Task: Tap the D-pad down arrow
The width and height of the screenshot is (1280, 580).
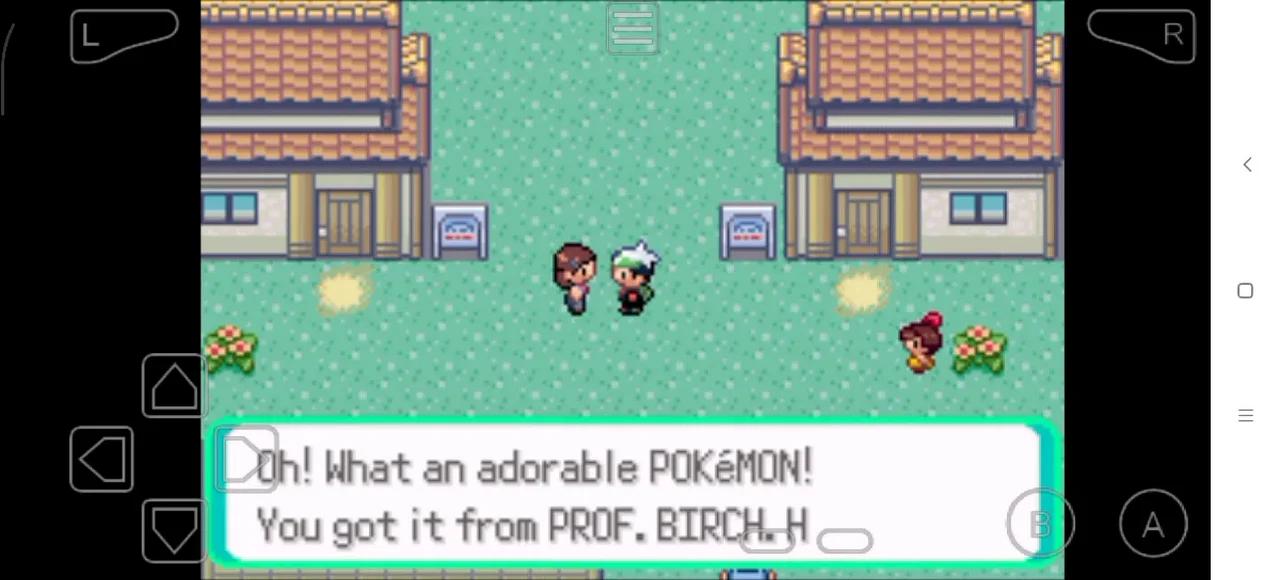Action: tap(174, 530)
